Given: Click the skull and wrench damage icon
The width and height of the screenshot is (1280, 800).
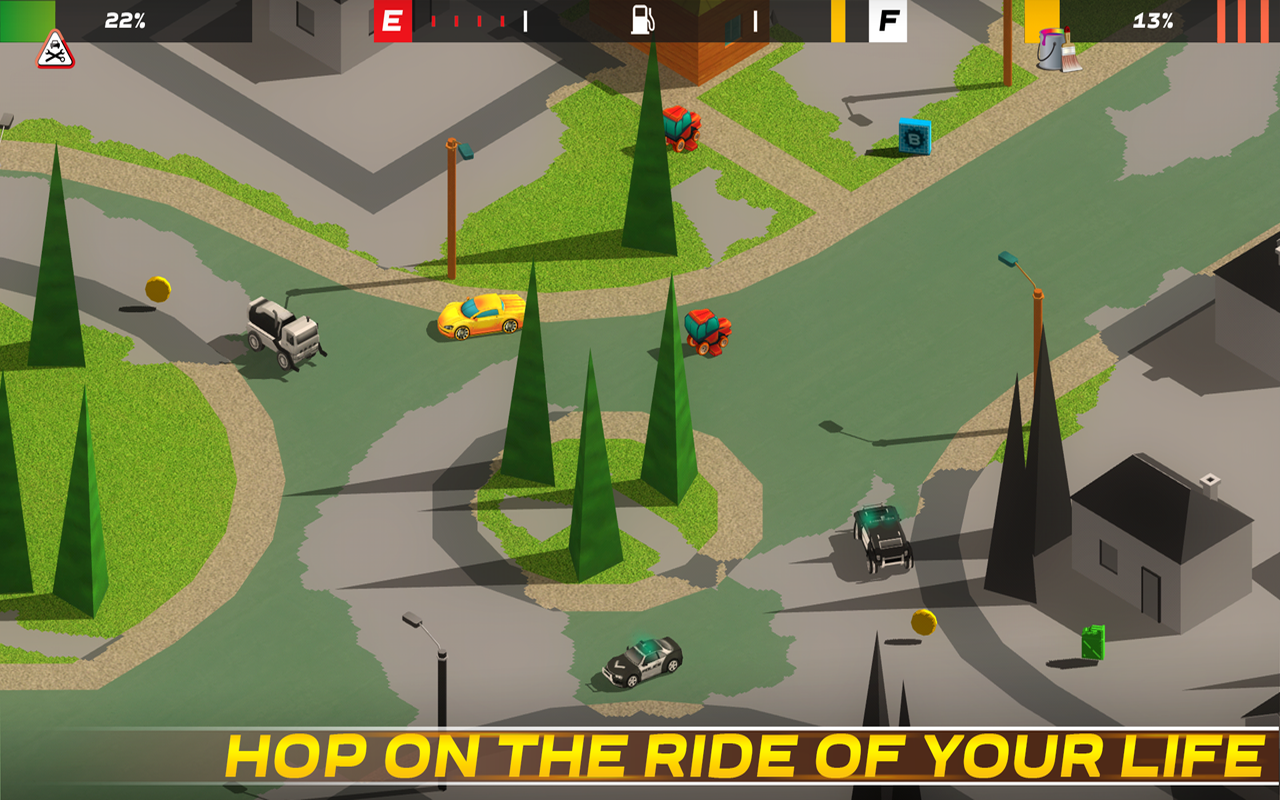Looking at the screenshot, I should tap(56, 50).
